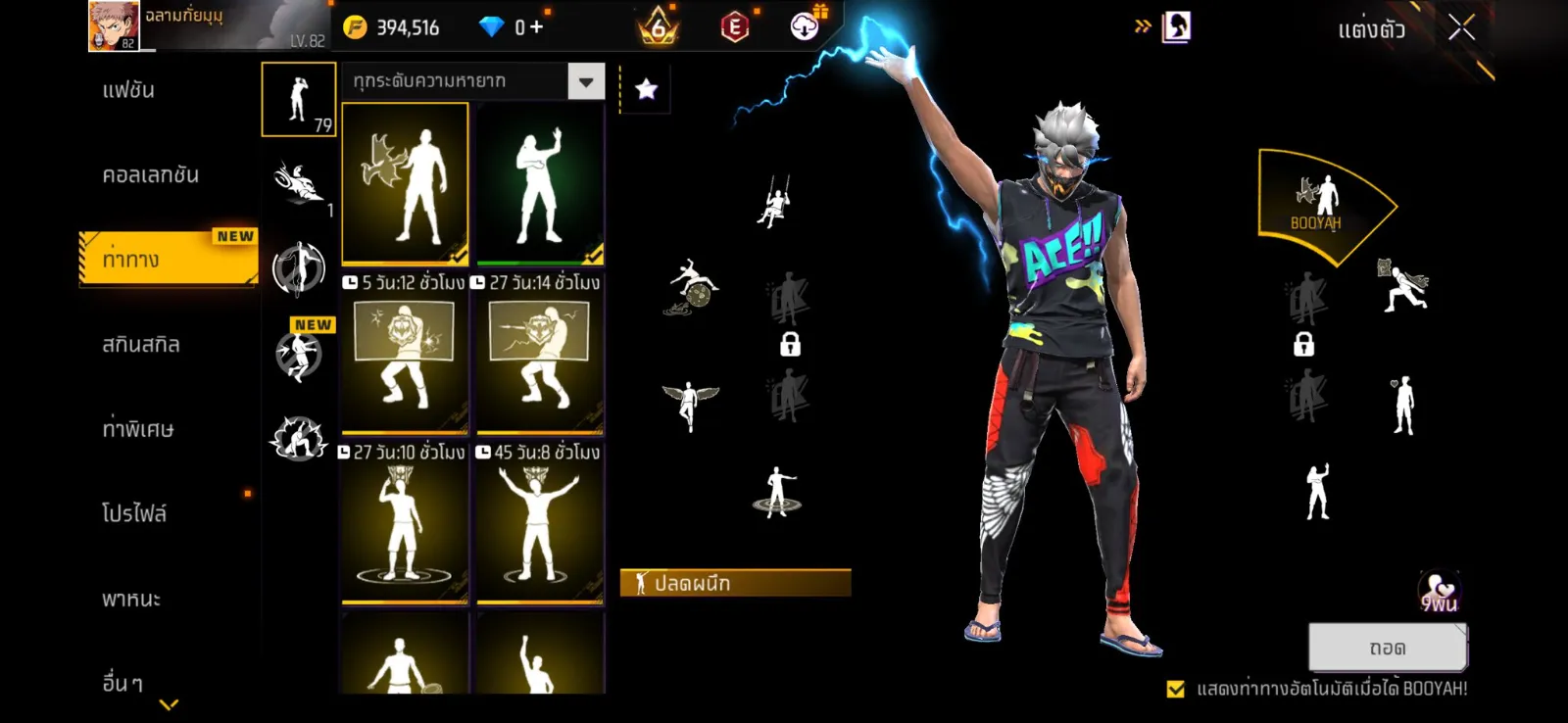This screenshot has height=723, width=1568.
Task: Select the emote tab showing 79 items
Action: click(x=298, y=99)
